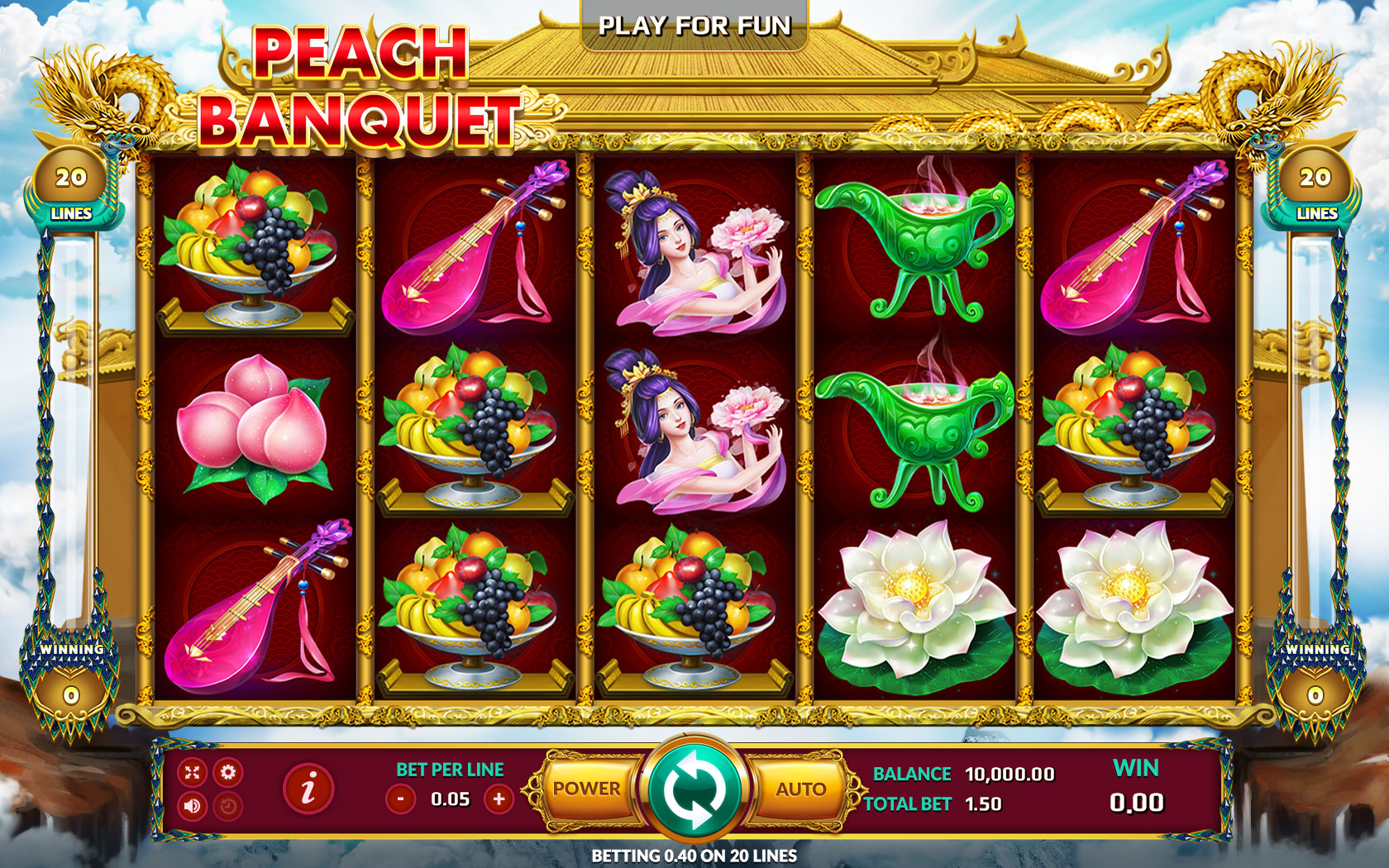Click the 0.05 bet per line value
Image resolution: width=1389 pixels, height=868 pixels.
click(449, 799)
